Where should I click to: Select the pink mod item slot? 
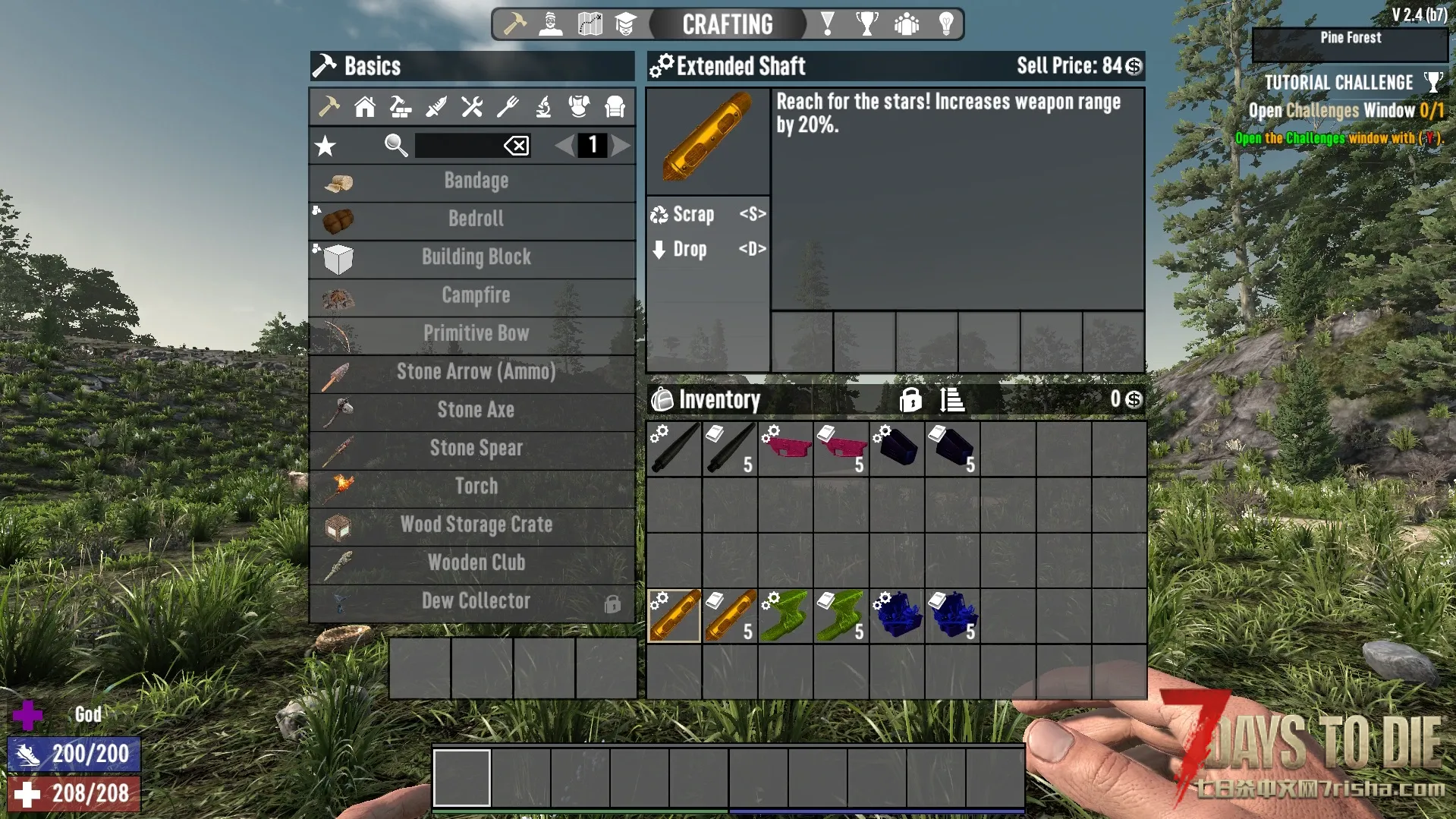click(785, 449)
